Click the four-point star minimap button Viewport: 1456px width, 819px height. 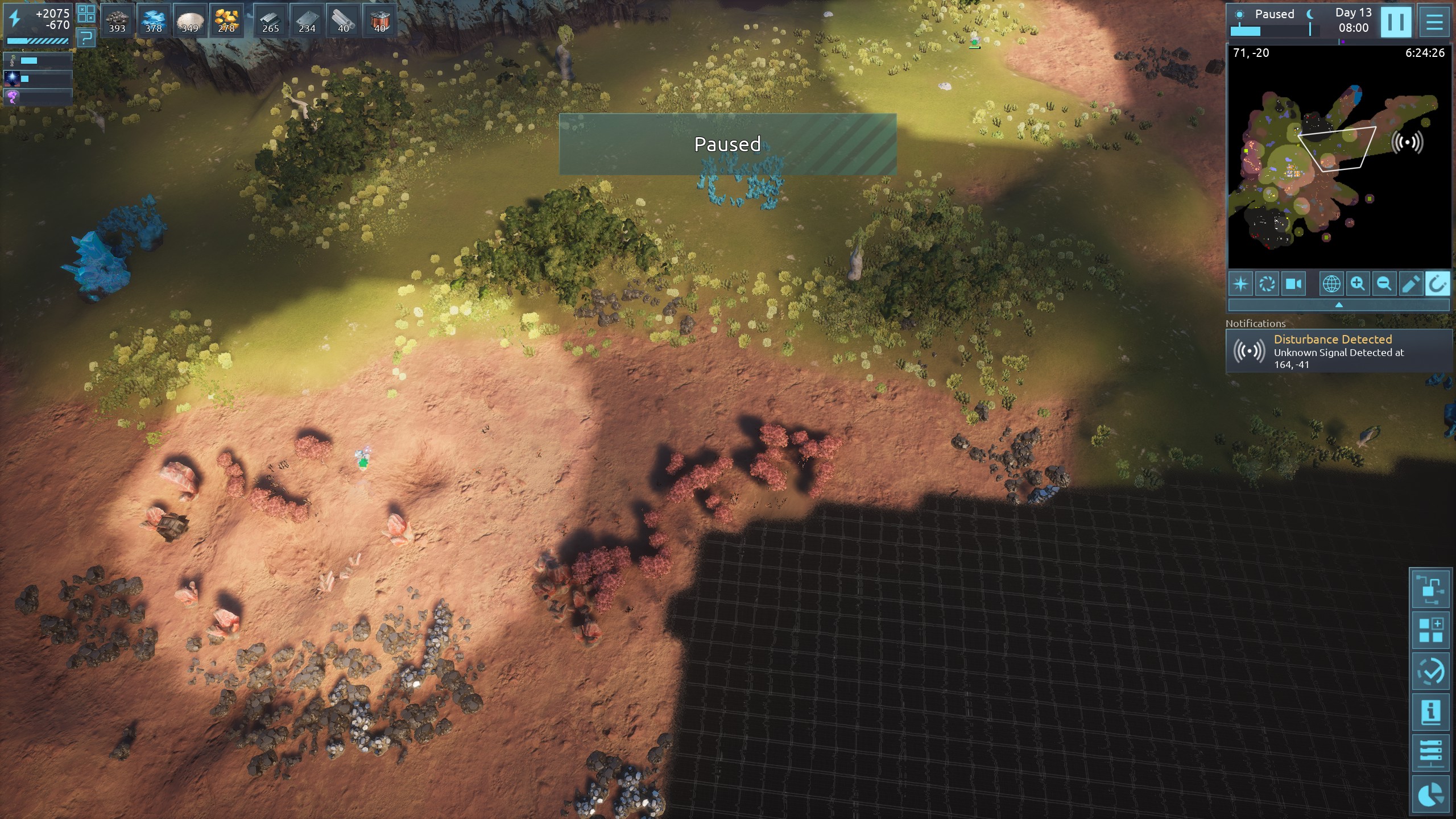coord(1241,283)
